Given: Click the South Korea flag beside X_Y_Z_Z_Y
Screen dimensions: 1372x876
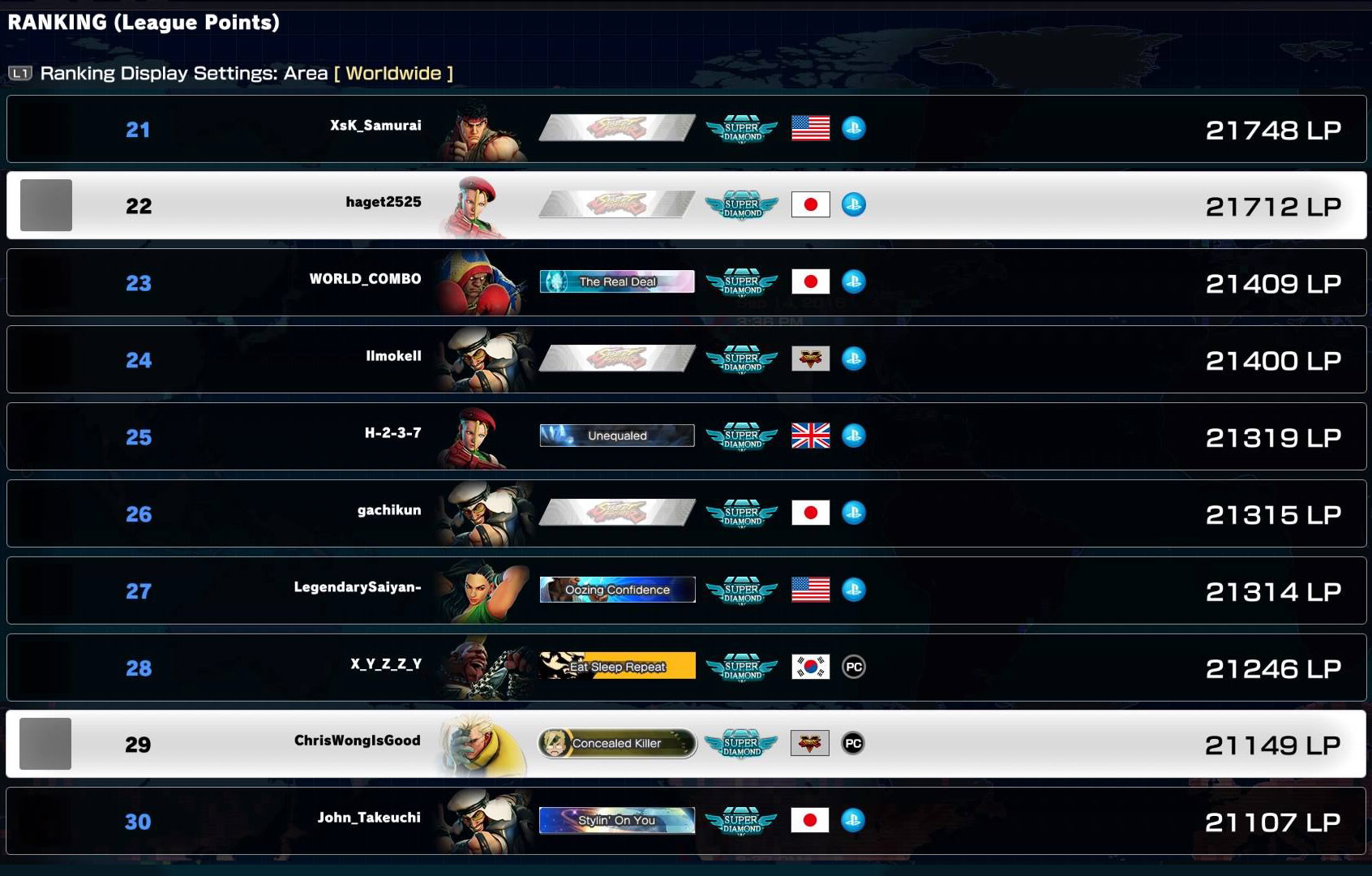Looking at the screenshot, I should (x=810, y=667).
